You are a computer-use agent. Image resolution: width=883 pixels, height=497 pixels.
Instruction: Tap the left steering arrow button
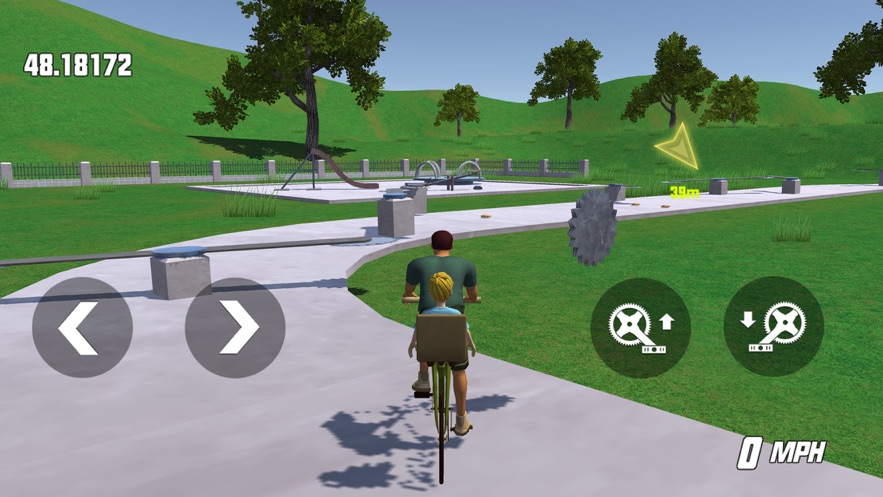[82, 327]
